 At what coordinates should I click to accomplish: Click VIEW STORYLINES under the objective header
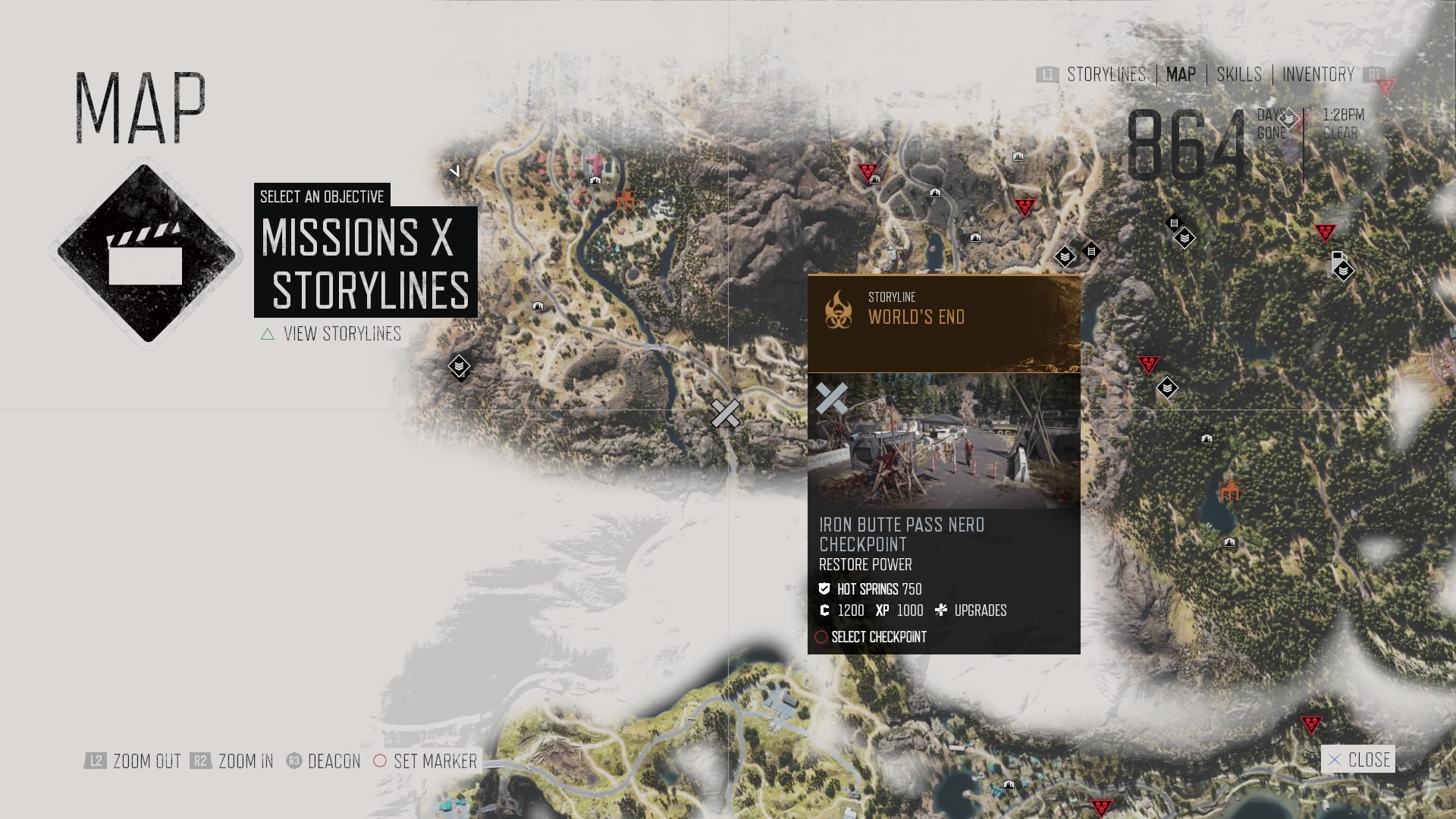click(x=341, y=334)
